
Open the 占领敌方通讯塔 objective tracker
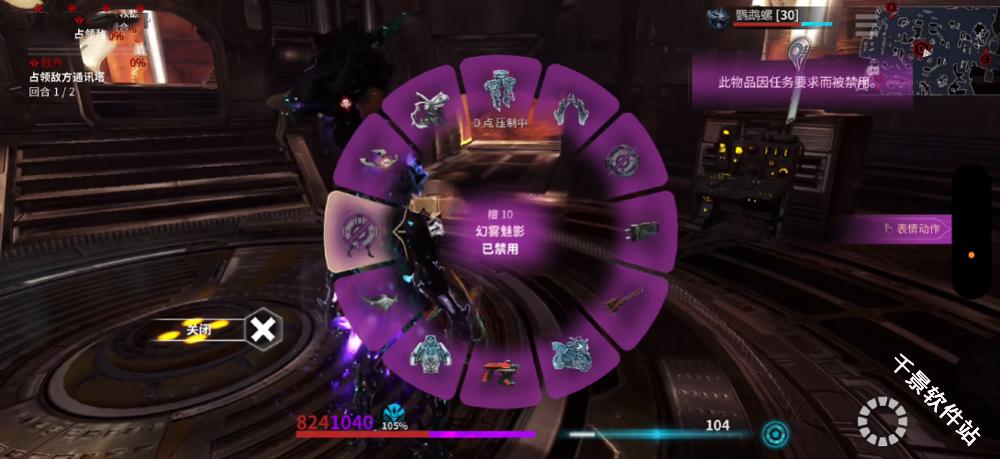66,77
